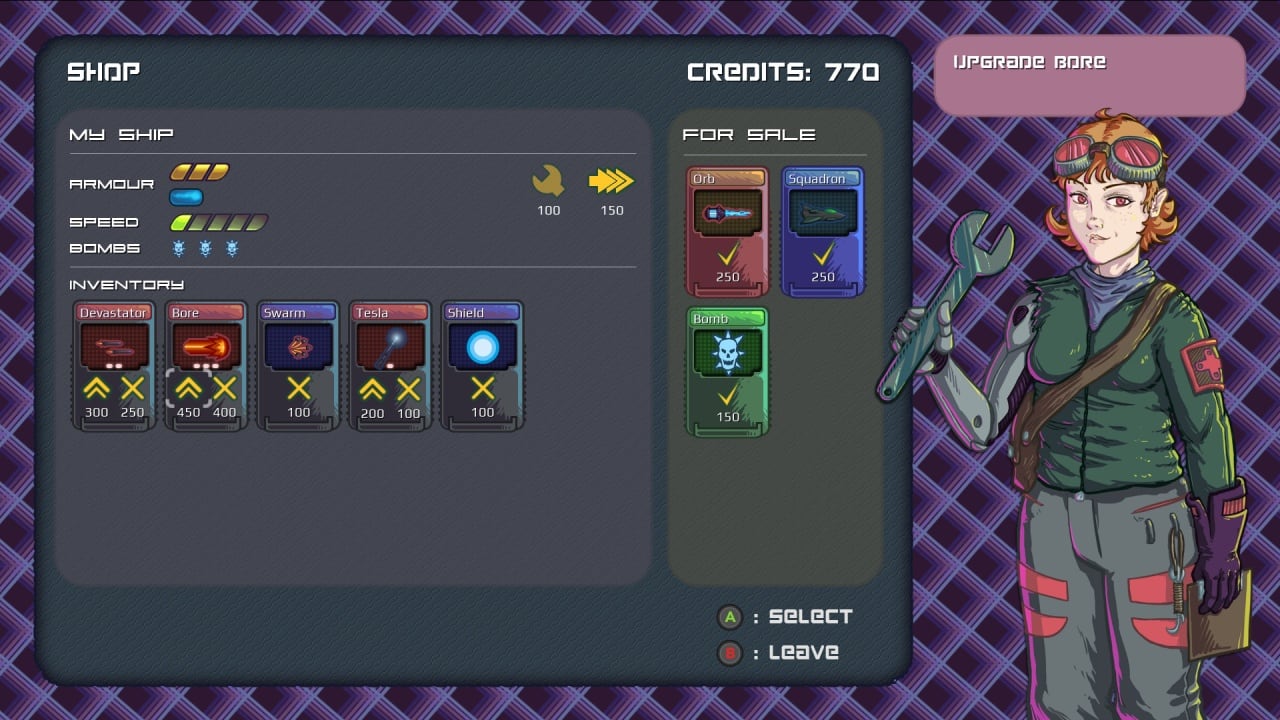
Task: Upgrade the Bore weapon for 450
Action: (188, 389)
